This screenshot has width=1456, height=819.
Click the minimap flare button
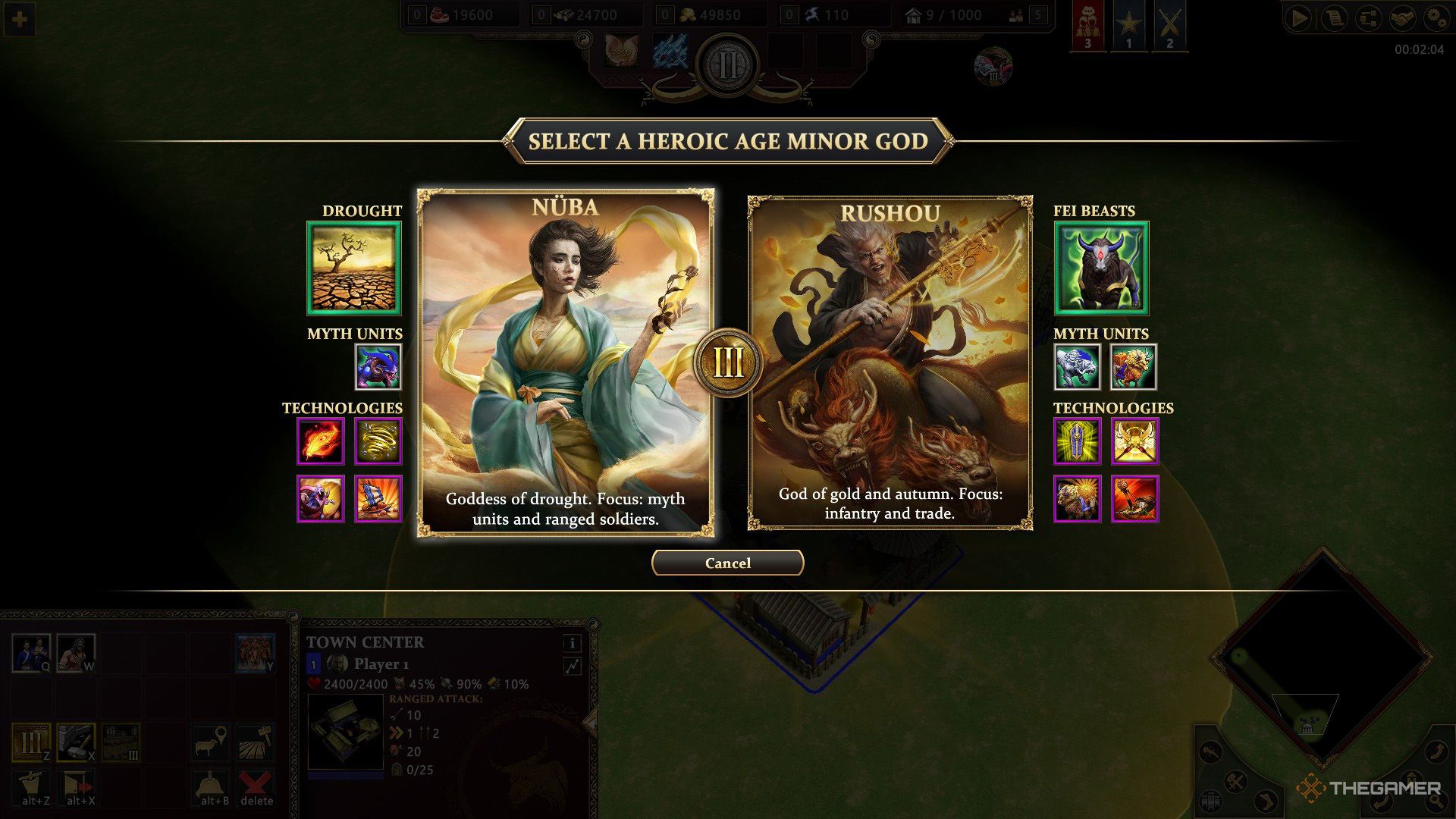1210,752
